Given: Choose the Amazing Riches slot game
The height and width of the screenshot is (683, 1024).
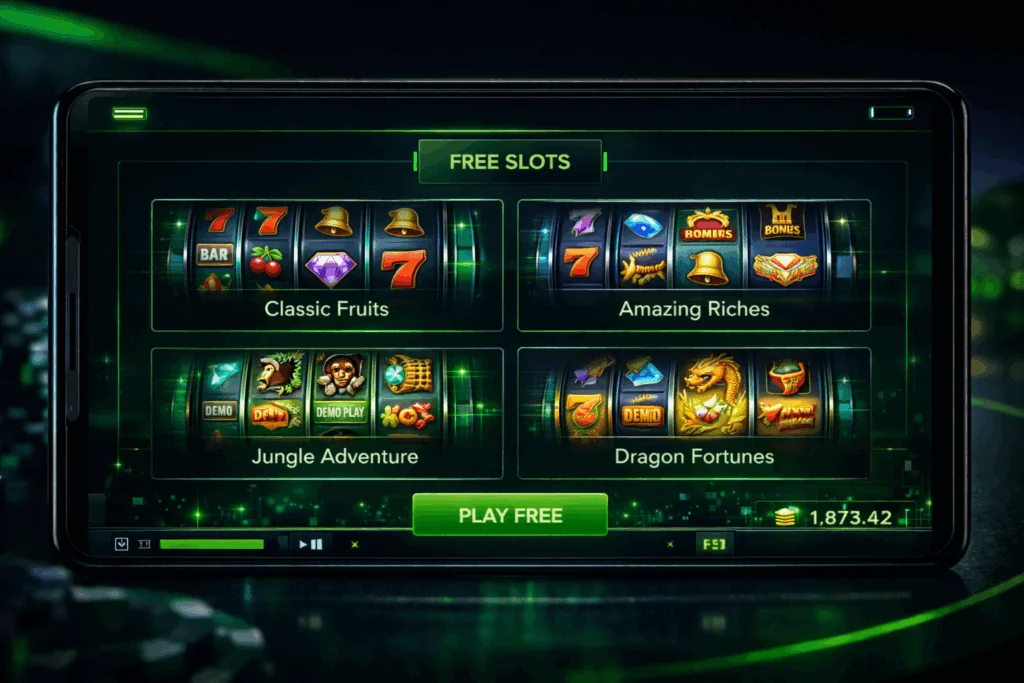Looking at the screenshot, I should tap(694, 265).
